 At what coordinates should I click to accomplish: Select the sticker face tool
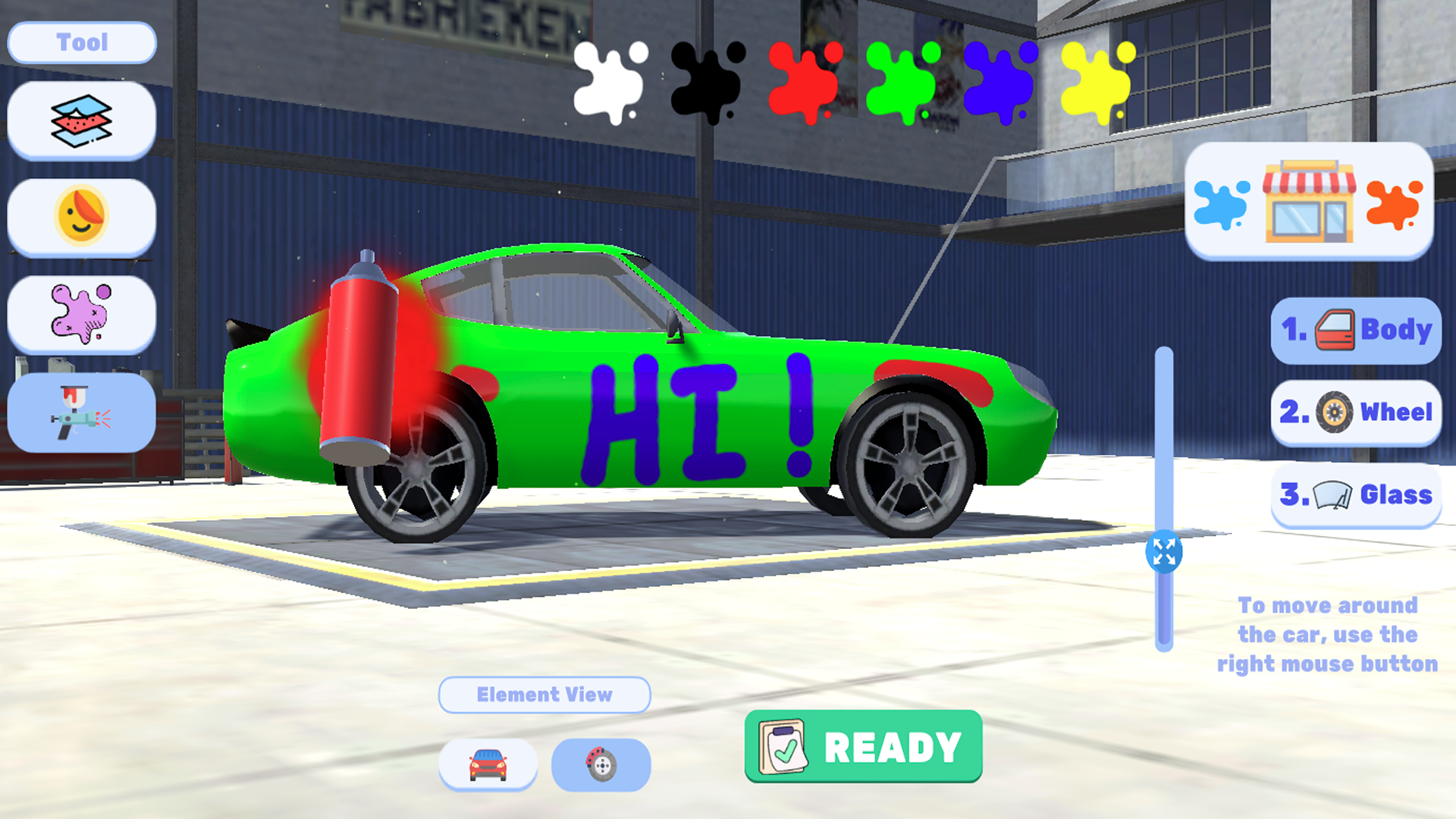pyautogui.click(x=81, y=216)
